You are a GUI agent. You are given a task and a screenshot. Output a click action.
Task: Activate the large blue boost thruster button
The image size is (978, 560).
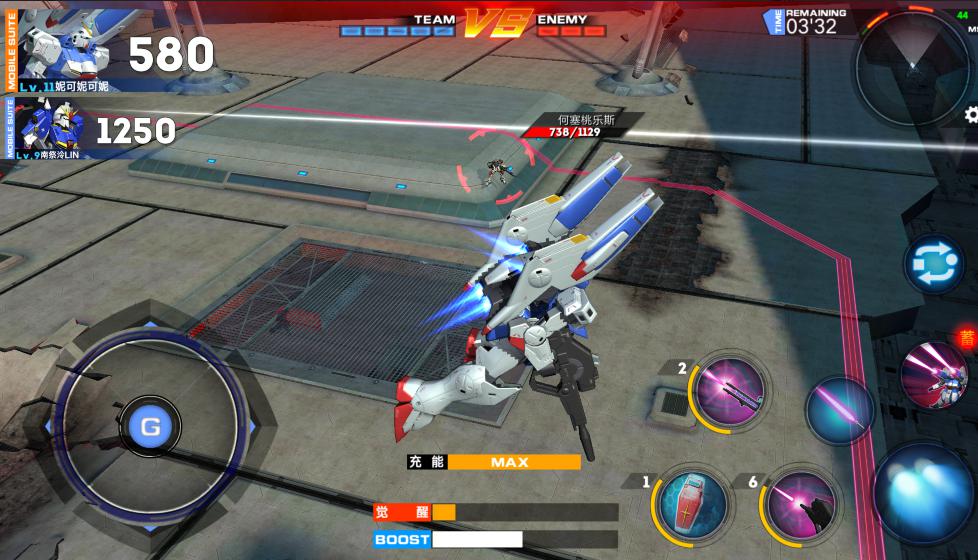click(923, 492)
